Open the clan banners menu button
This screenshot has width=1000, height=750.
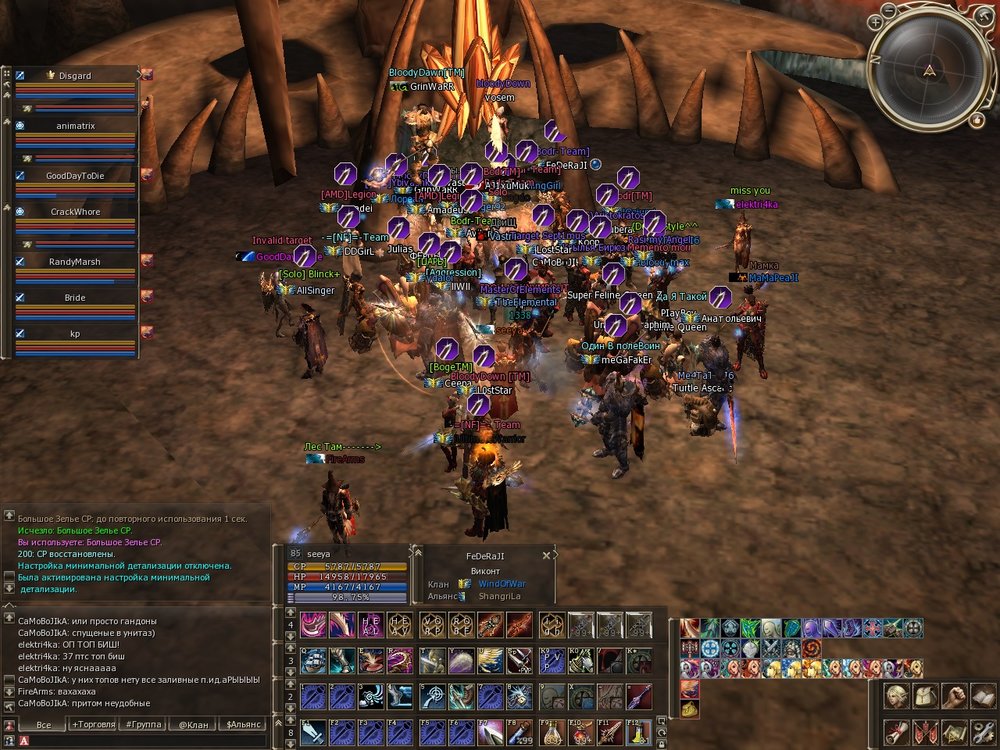pyautogui.click(x=926, y=731)
